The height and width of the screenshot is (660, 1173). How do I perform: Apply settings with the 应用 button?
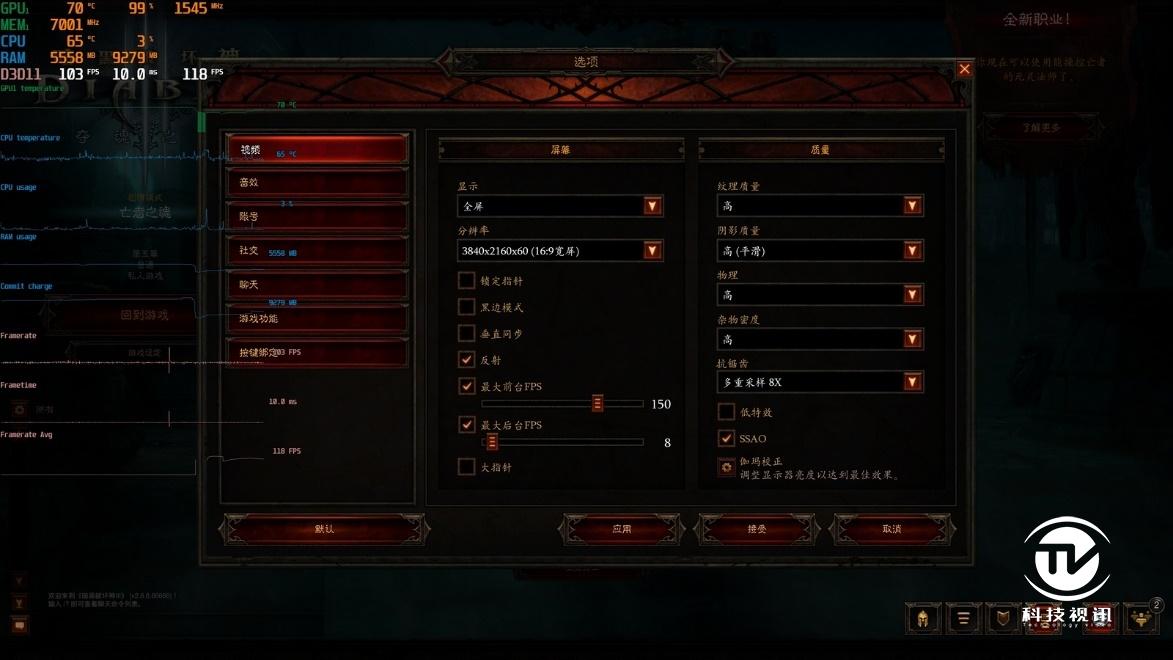pyautogui.click(x=622, y=529)
